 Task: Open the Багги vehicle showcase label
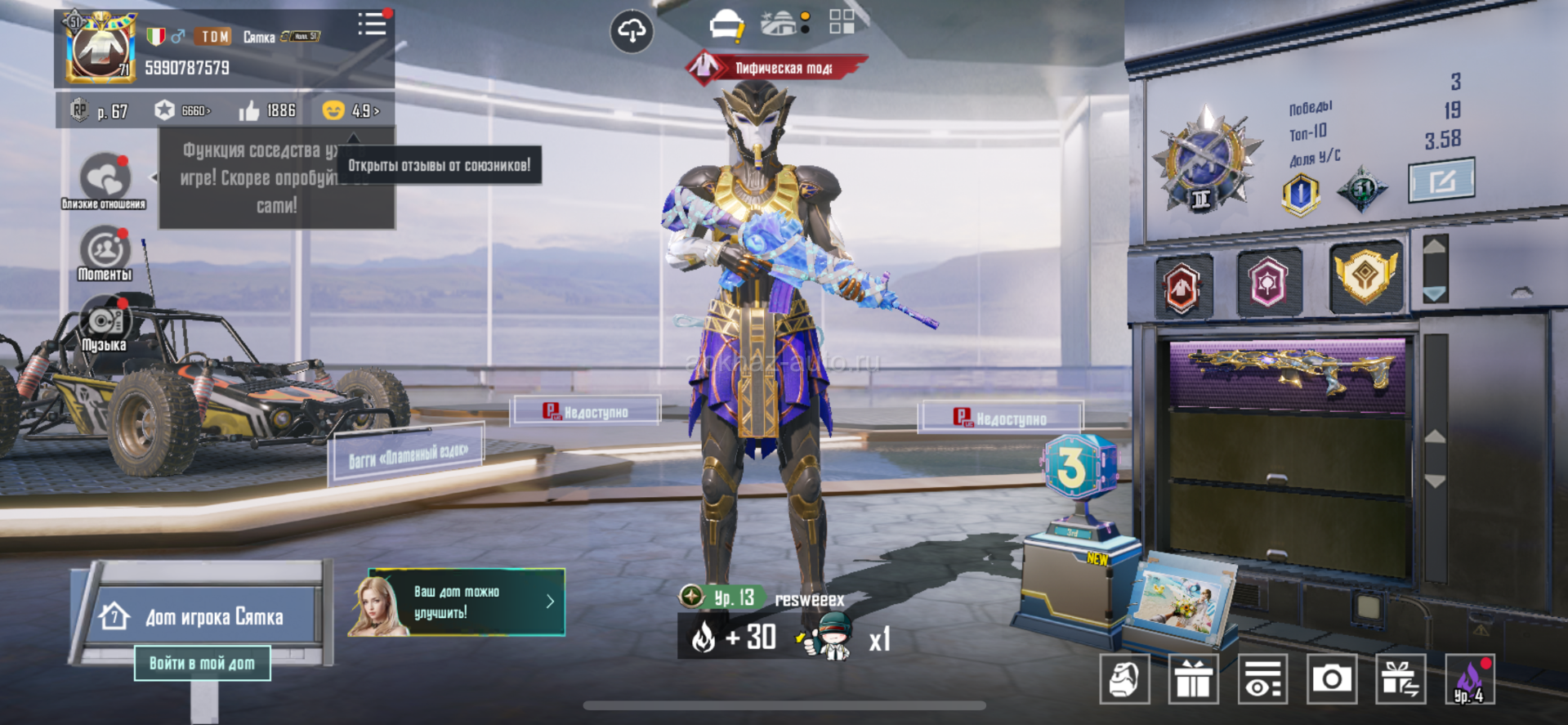[x=407, y=455]
